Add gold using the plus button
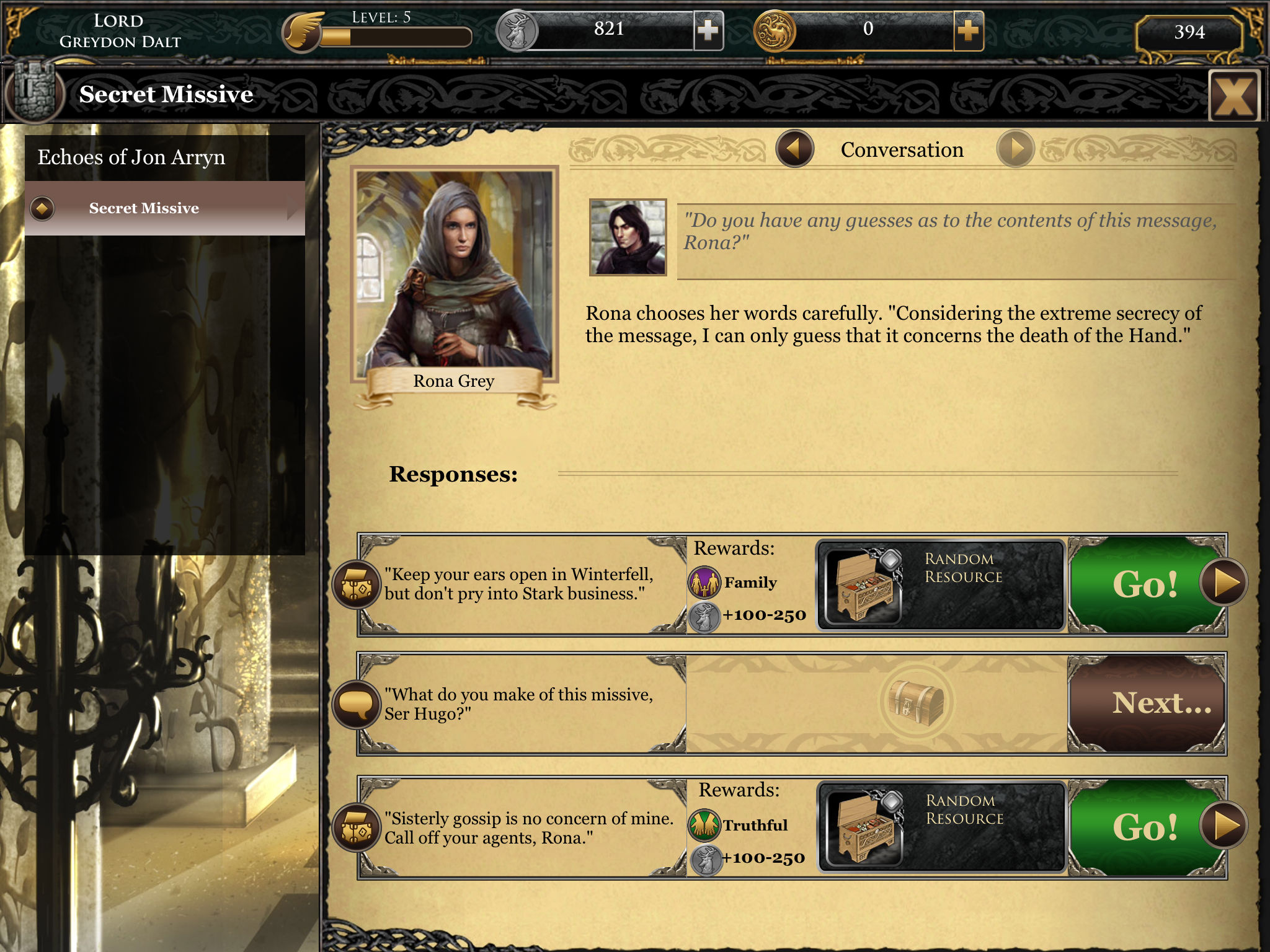The height and width of the screenshot is (952, 1270). click(968, 30)
